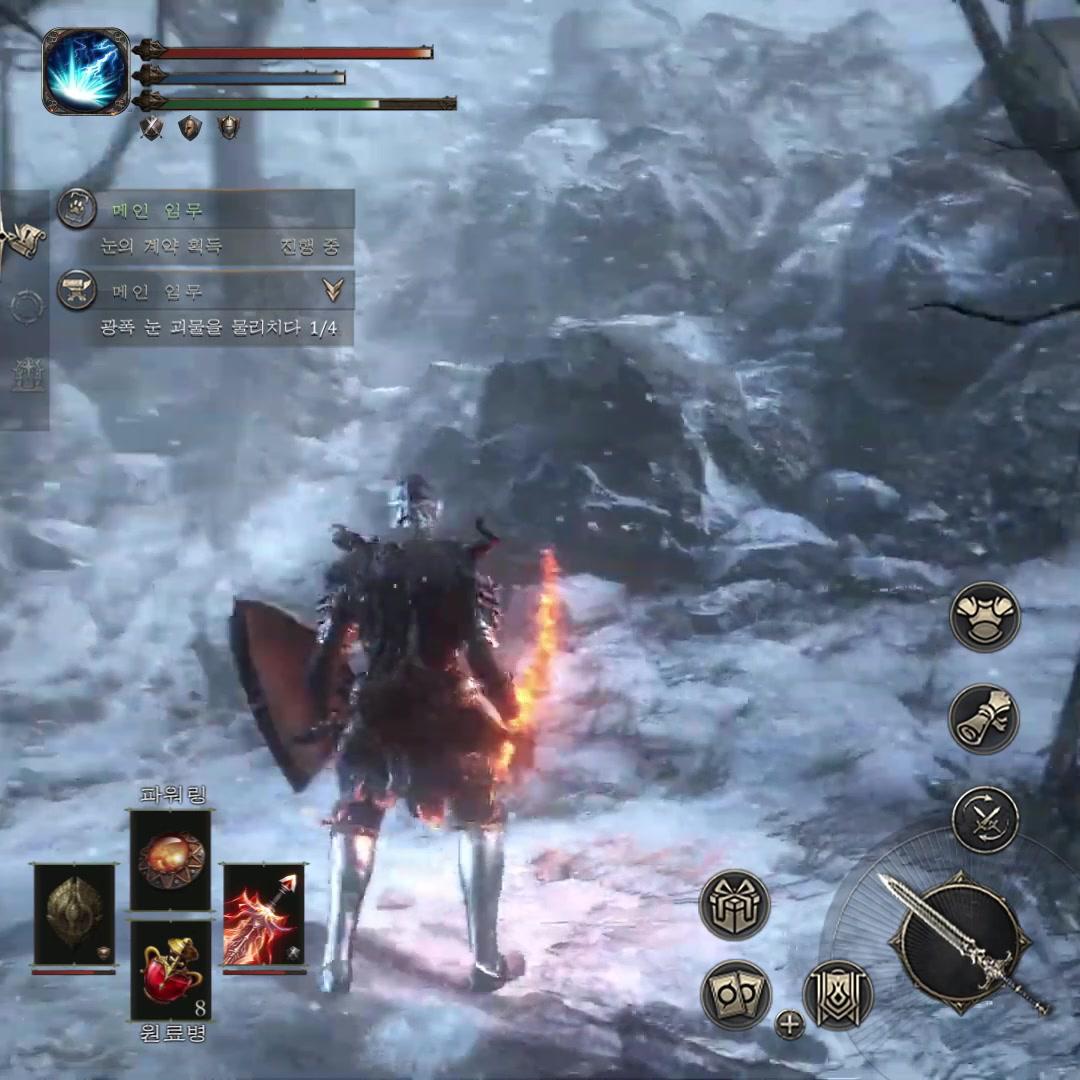The width and height of the screenshot is (1080, 1080).
Task: Select the bronze shield equipment slot
Action: 74,915
